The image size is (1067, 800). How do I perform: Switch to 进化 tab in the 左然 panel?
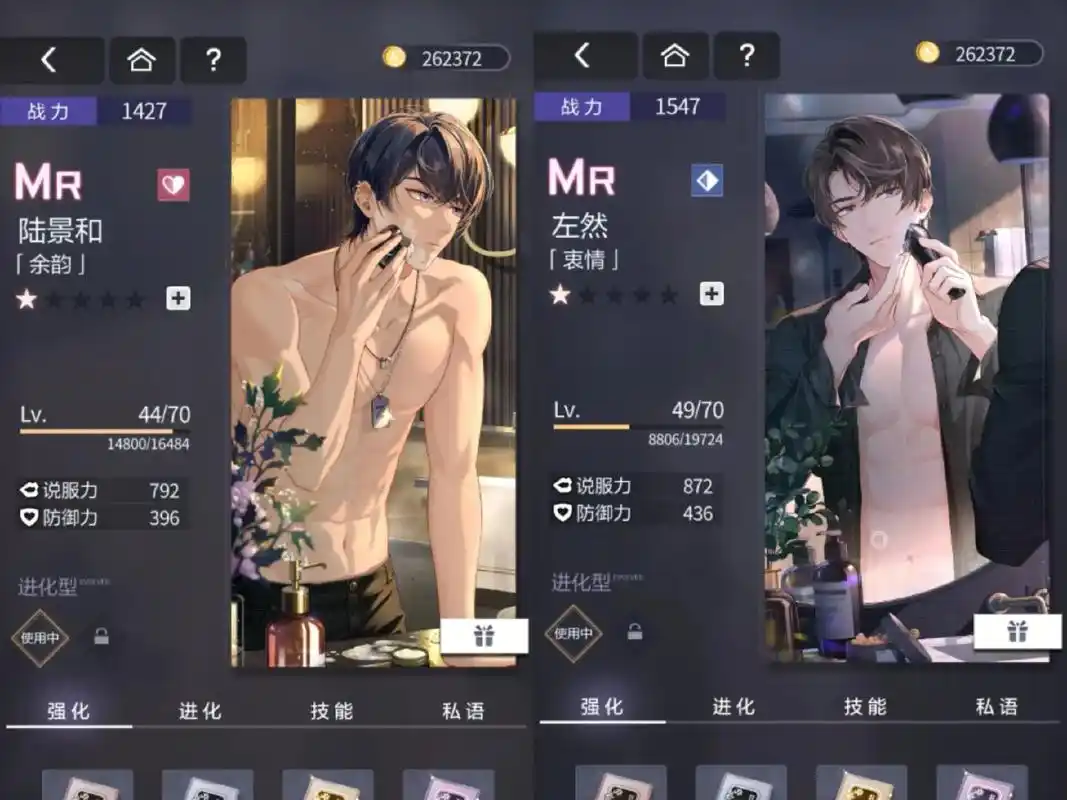click(733, 707)
